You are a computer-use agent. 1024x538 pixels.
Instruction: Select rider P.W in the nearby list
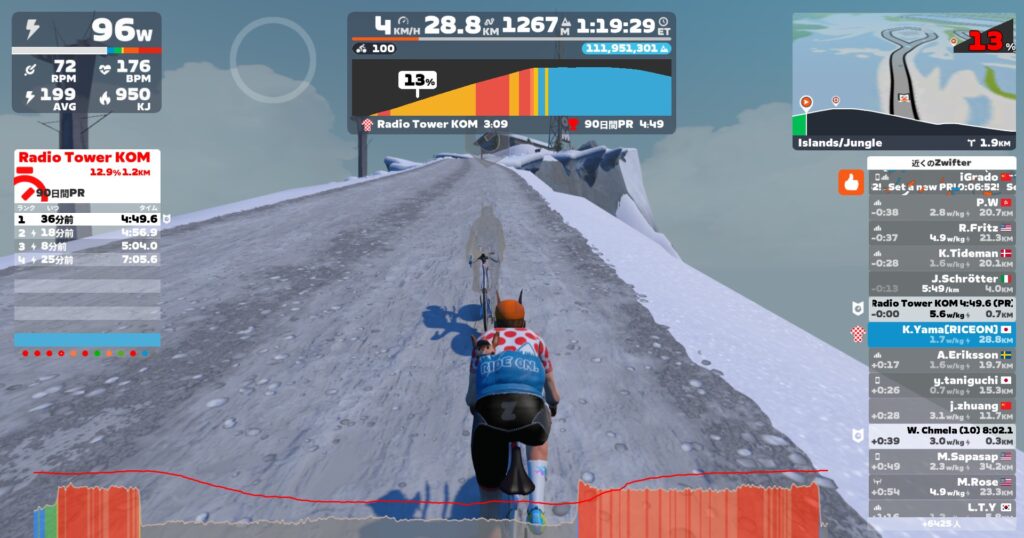tap(940, 207)
